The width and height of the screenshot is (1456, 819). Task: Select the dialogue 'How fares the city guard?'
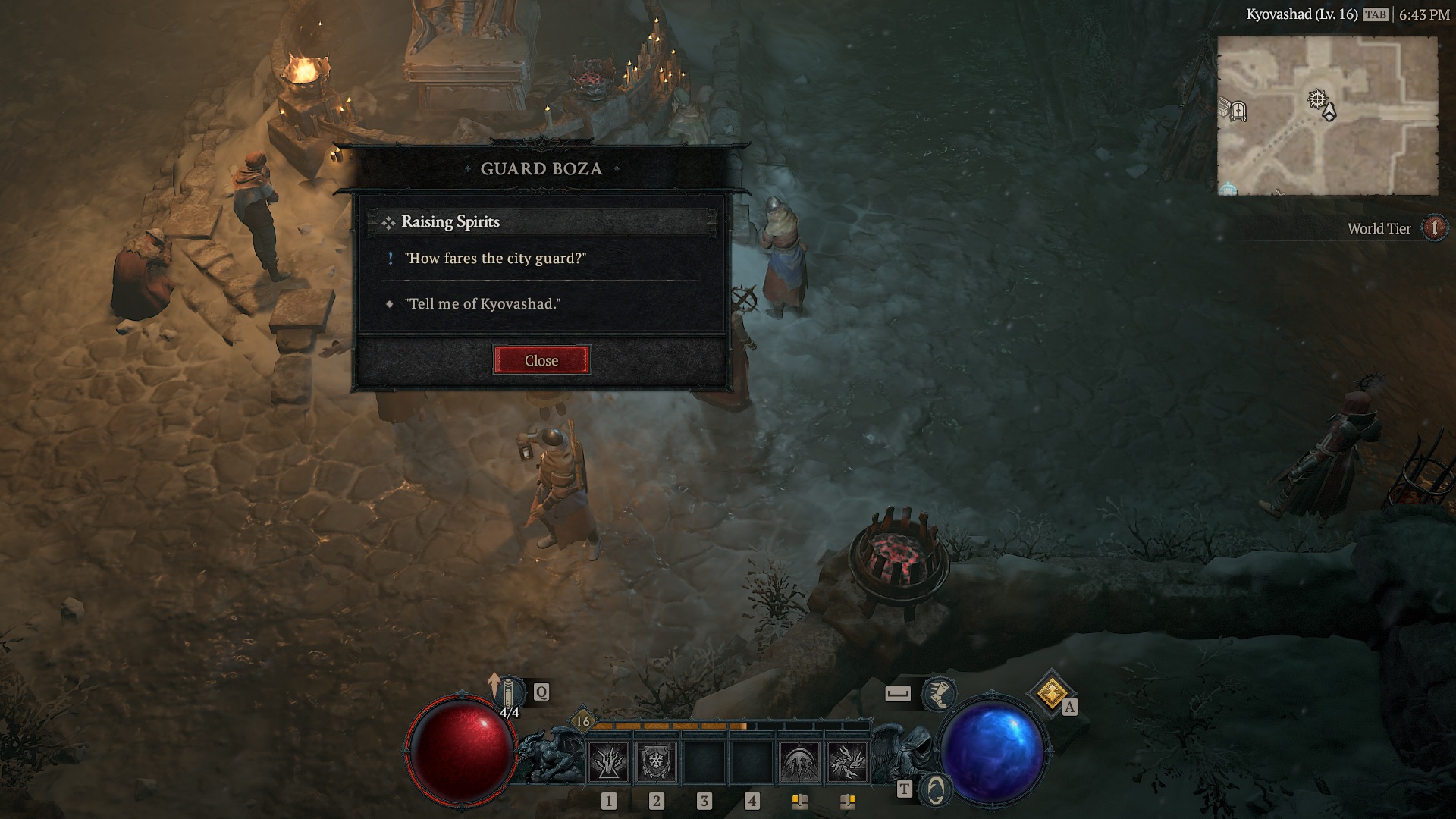pos(495,259)
